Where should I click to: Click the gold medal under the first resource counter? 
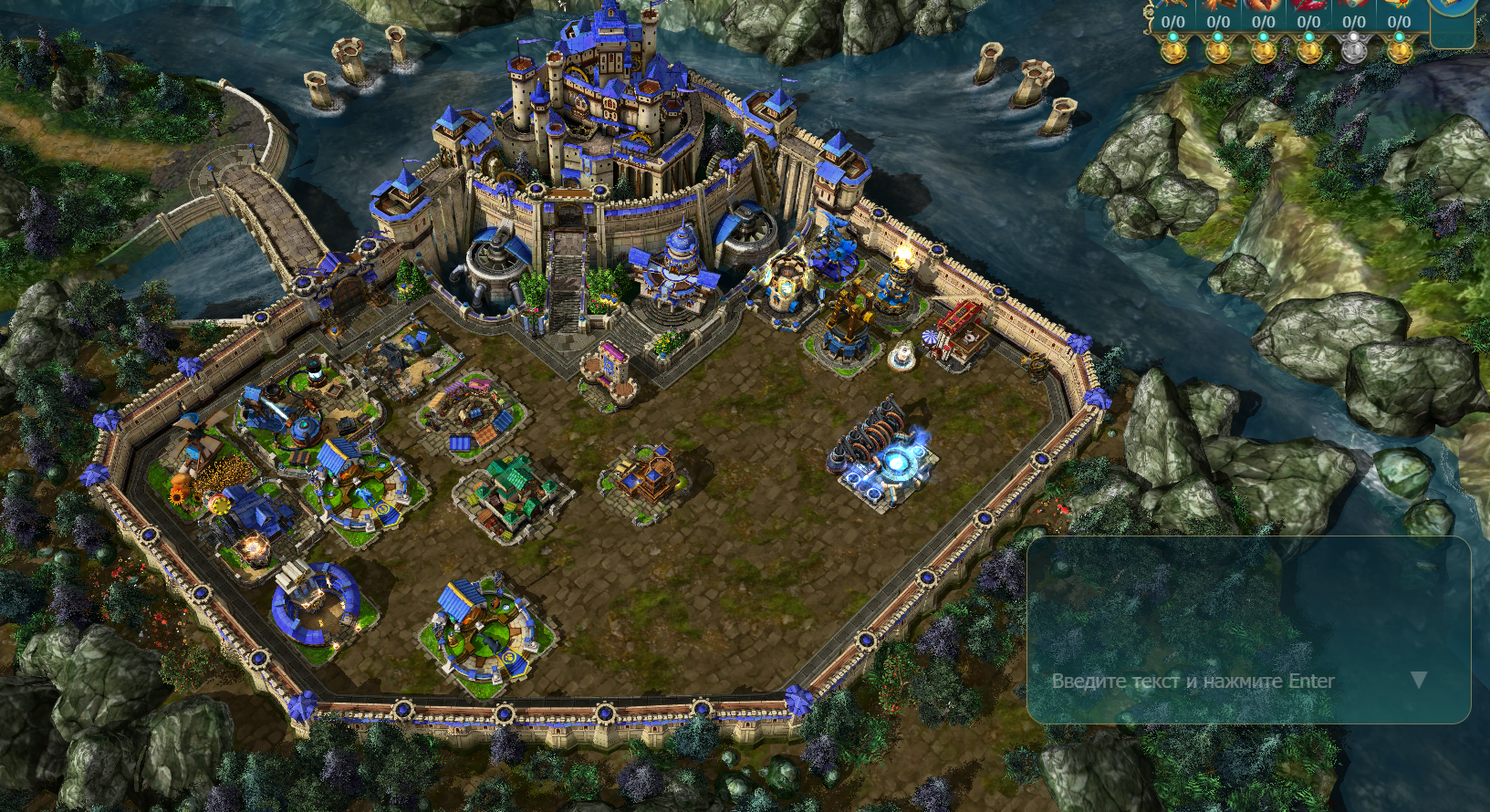(x=1173, y=51)
